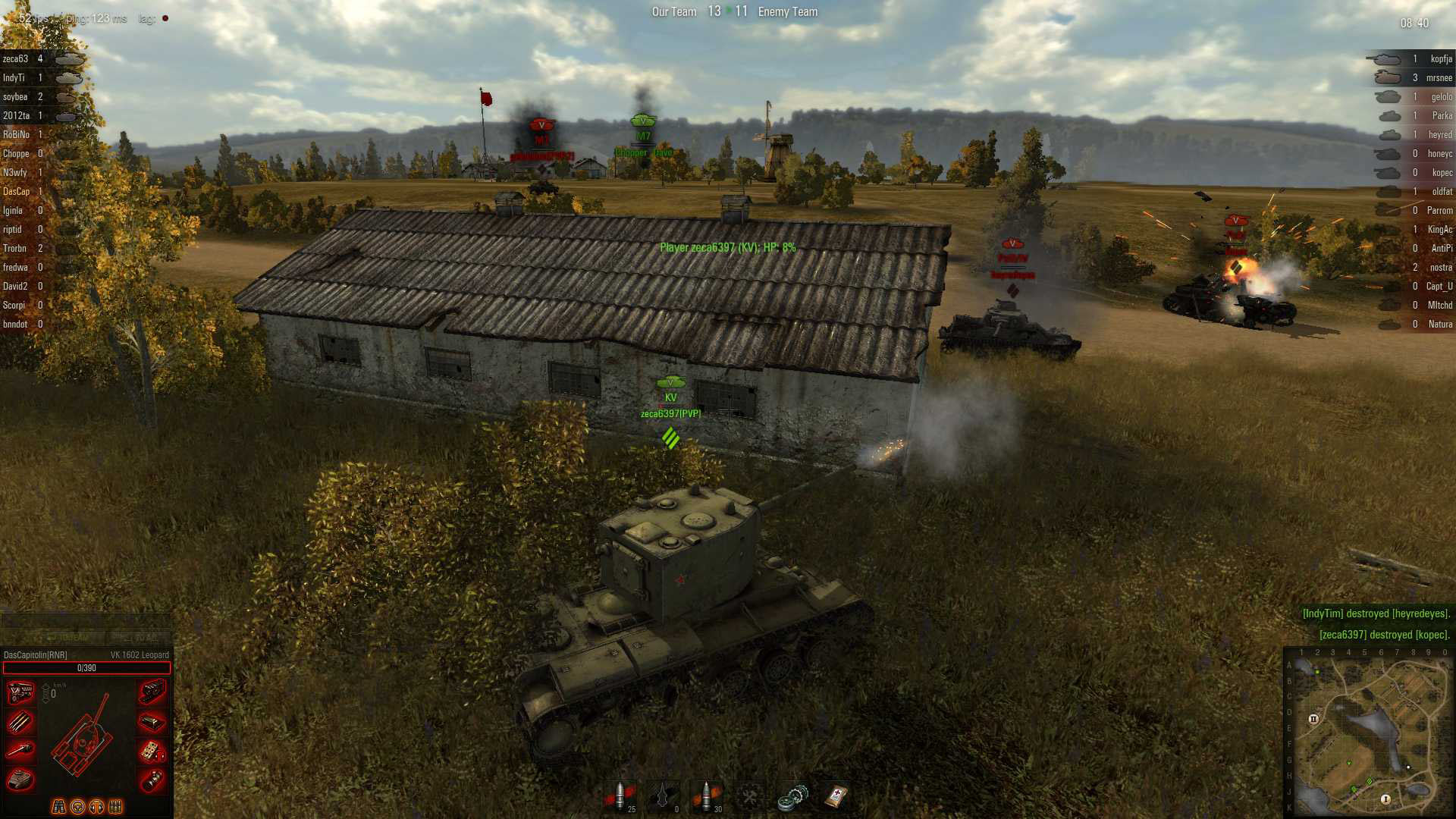This screenshot has width=1456, height=819.
Task: Click the binoculars crew member icon
Action: point(58,806)
